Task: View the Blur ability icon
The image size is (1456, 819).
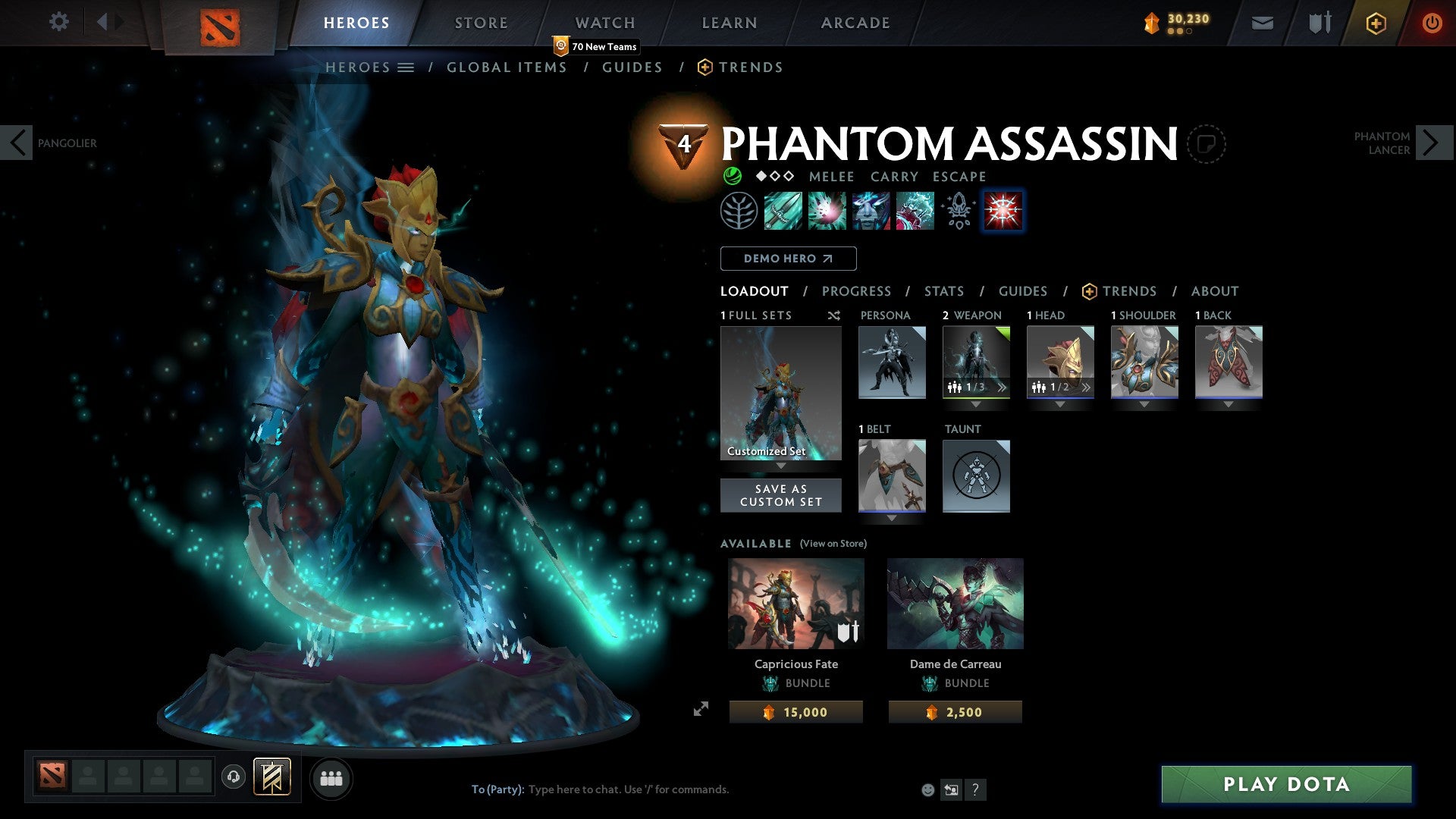Action: (871, 211)
